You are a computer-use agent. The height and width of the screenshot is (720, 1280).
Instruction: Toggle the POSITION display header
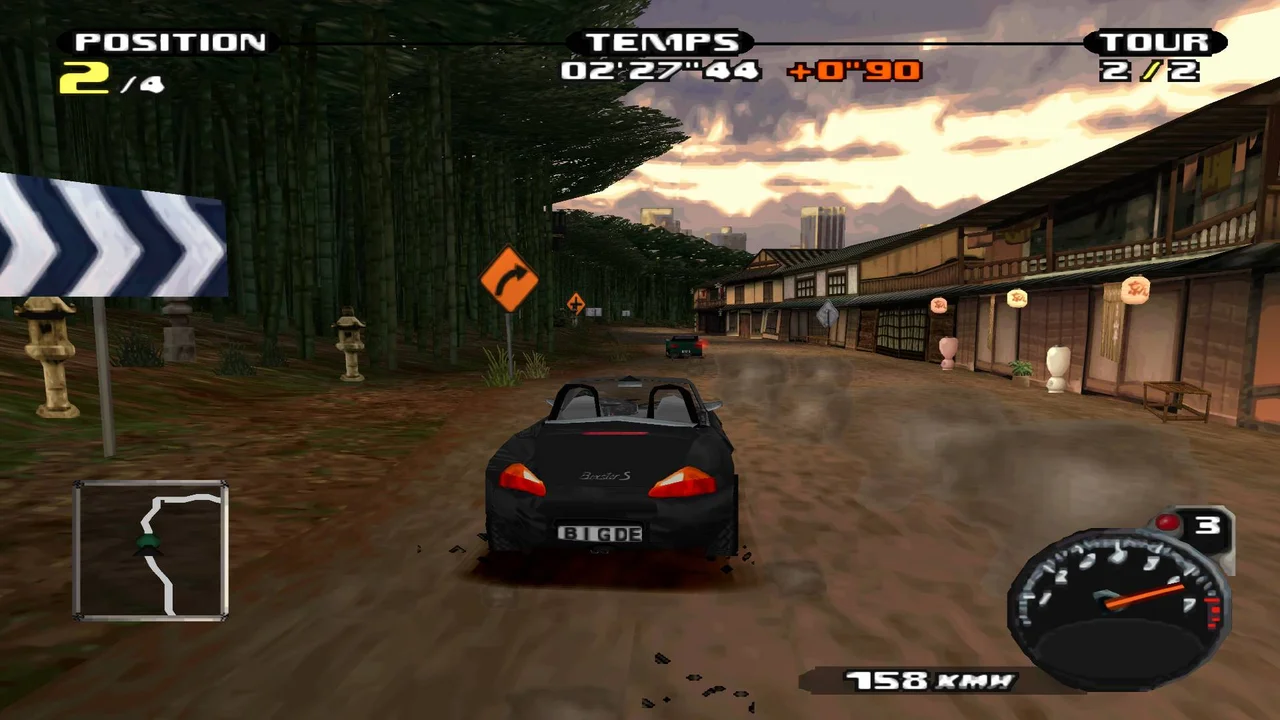(x=168, y=42)
